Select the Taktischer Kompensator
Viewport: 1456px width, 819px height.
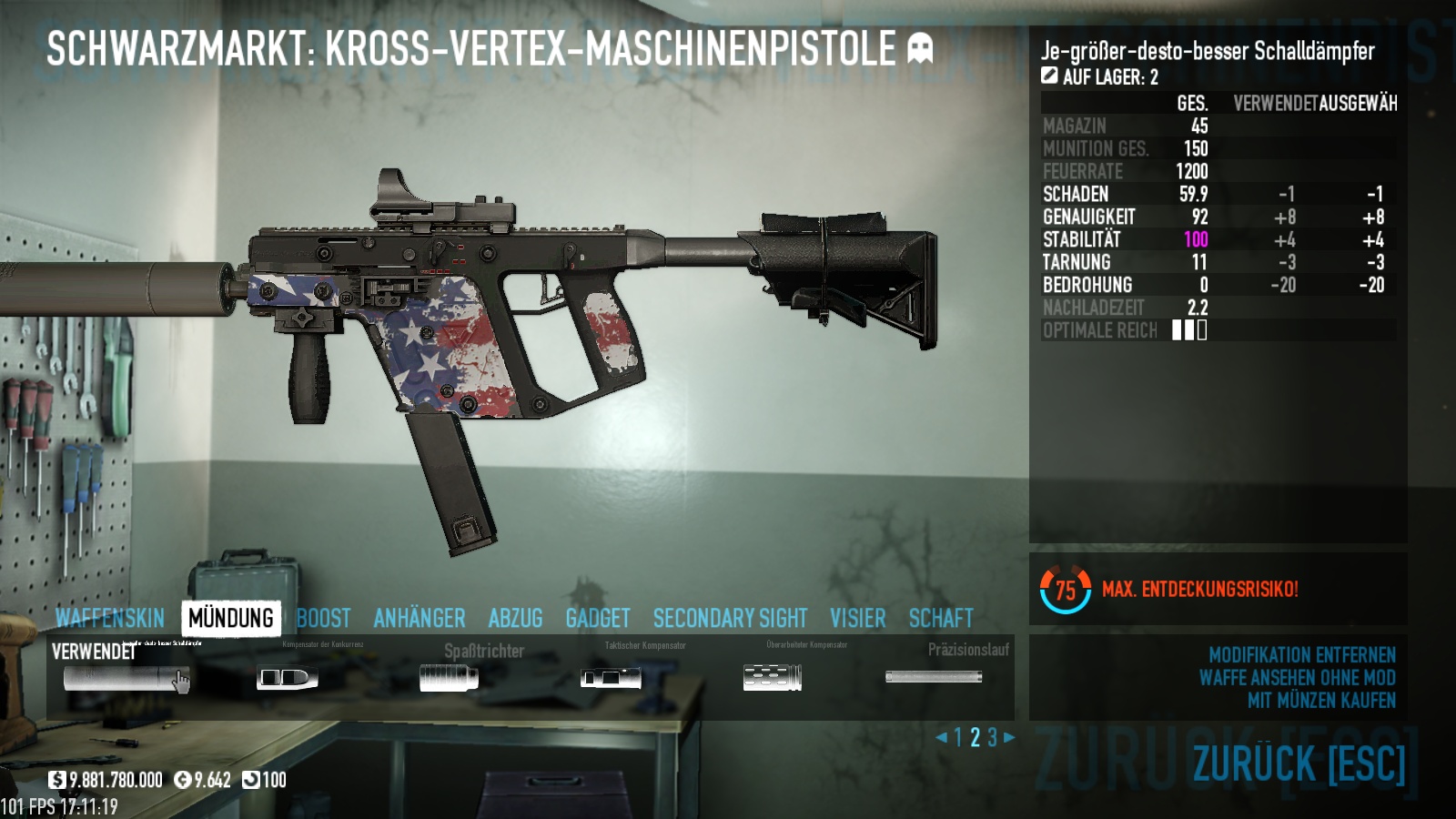click(x=611, y=678)
